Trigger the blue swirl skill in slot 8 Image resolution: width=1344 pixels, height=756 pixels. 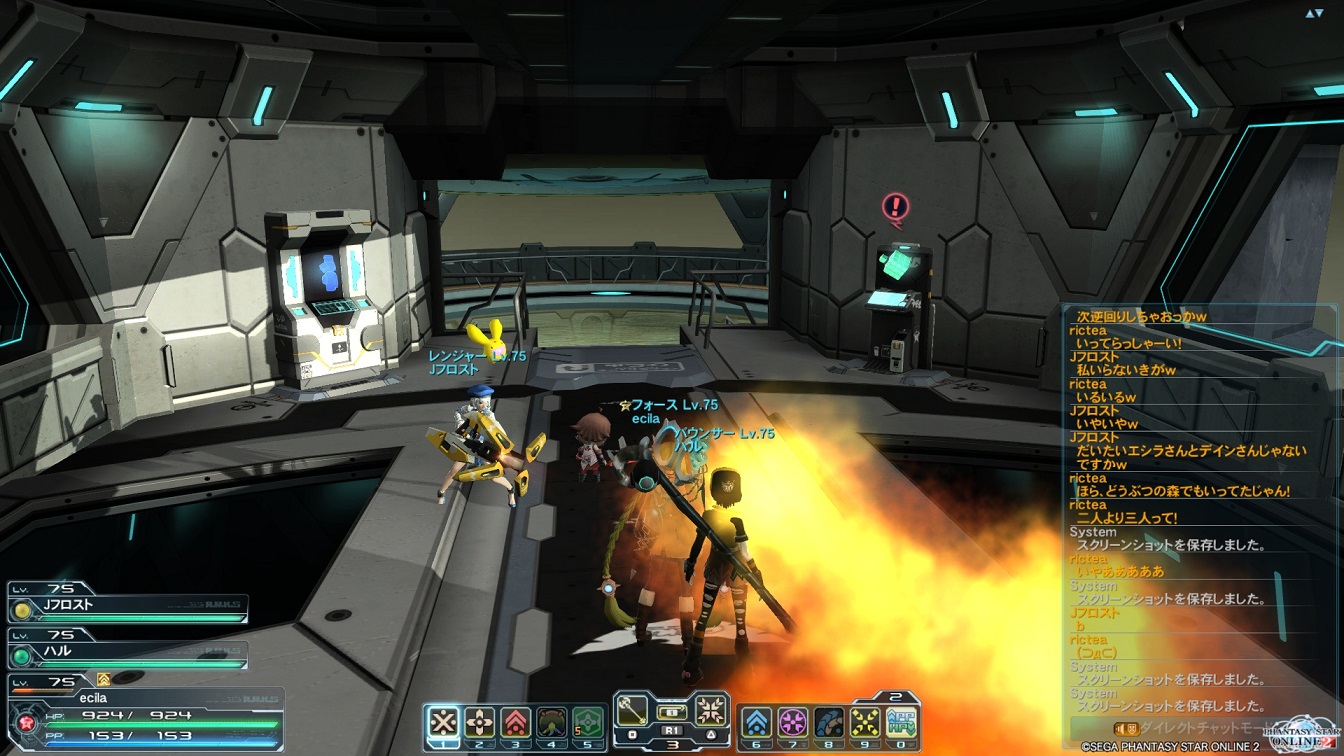(x=829, y=722)
